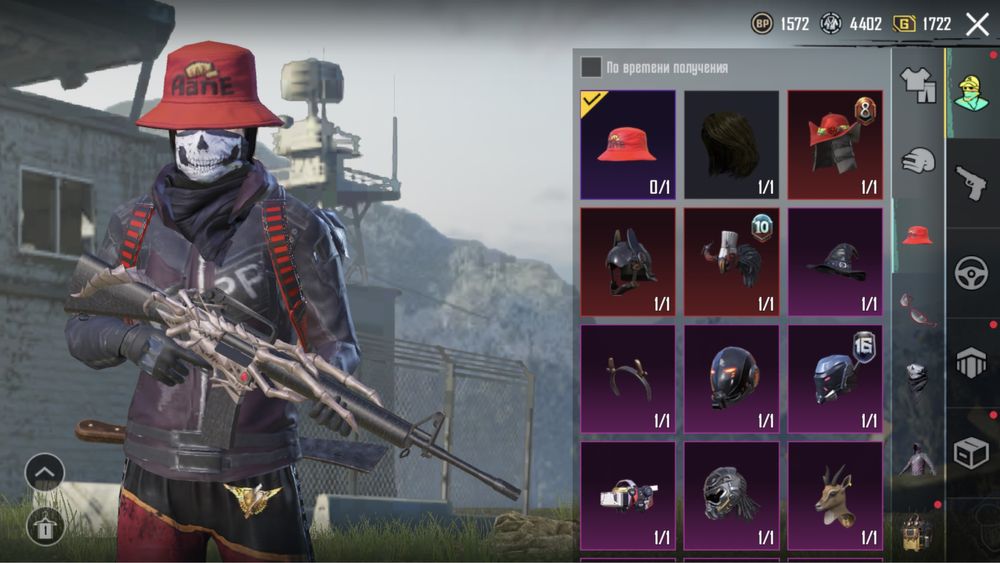The width and height of the screenshot is (1000, 563).
Task: Open the weapons category with pistol icon
Action: tap(971, 183)
